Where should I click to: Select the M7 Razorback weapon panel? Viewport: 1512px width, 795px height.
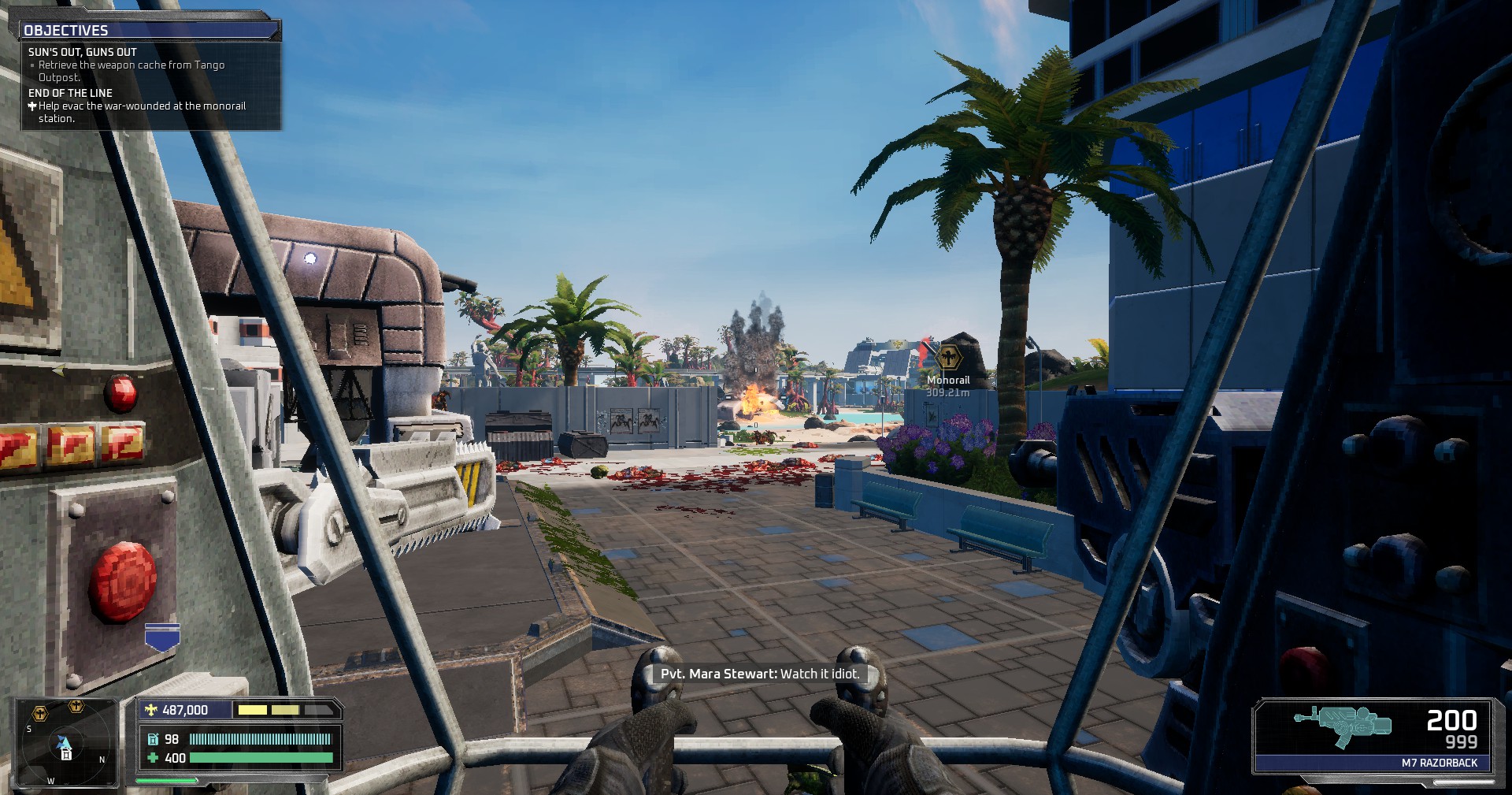pos(1373,736)
